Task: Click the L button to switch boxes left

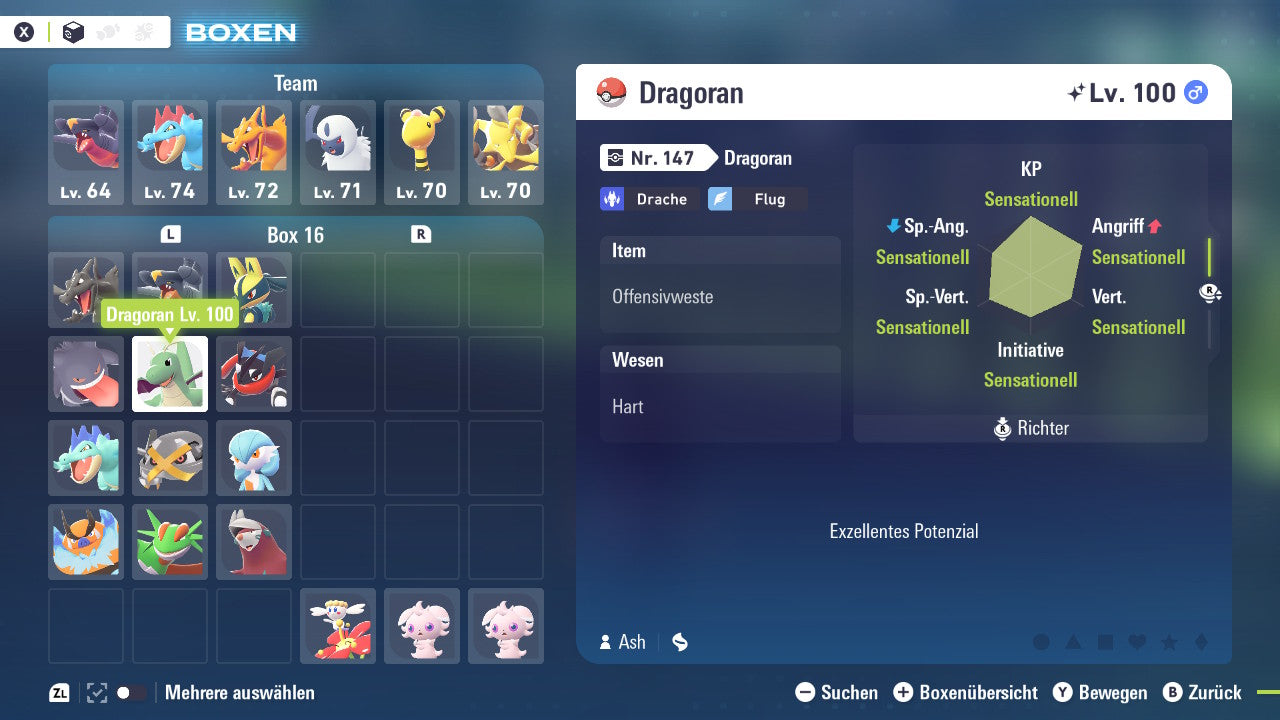Action: coord(170,235)
